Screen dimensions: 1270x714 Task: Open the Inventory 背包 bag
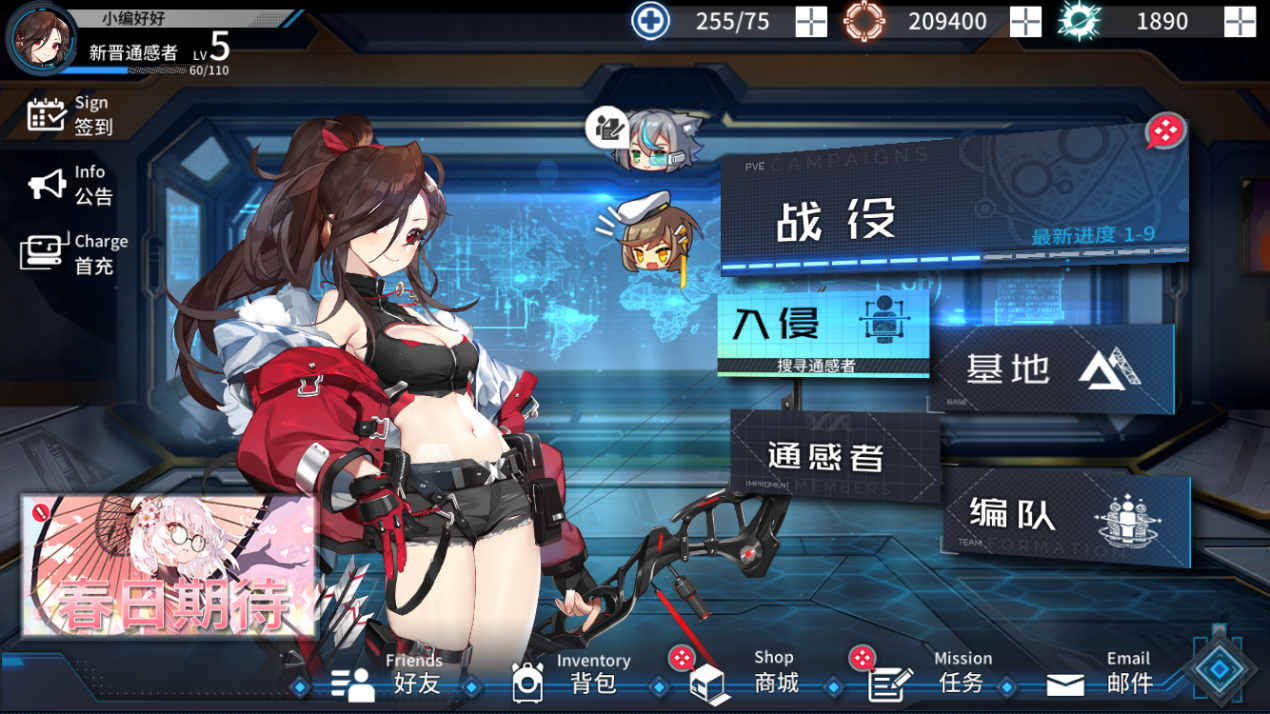(572, 675)
